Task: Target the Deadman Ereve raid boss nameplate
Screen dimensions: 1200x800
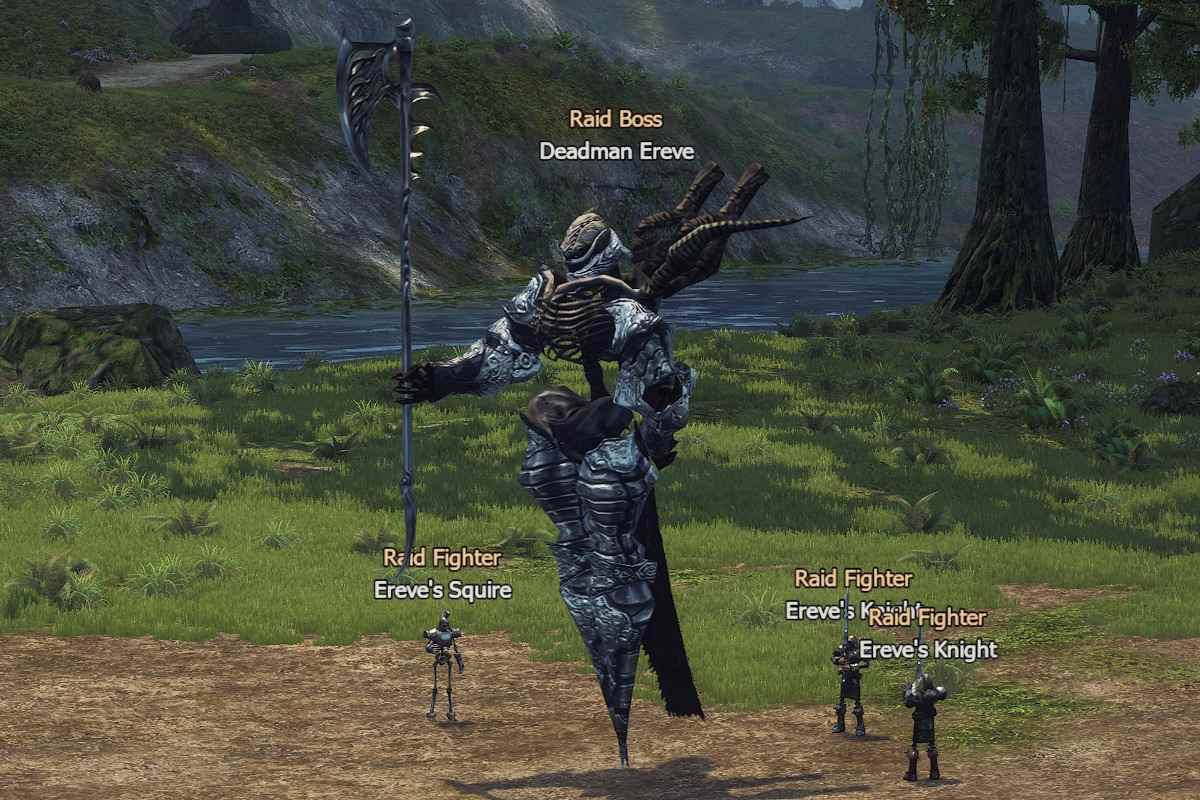Action: [616, 151]
